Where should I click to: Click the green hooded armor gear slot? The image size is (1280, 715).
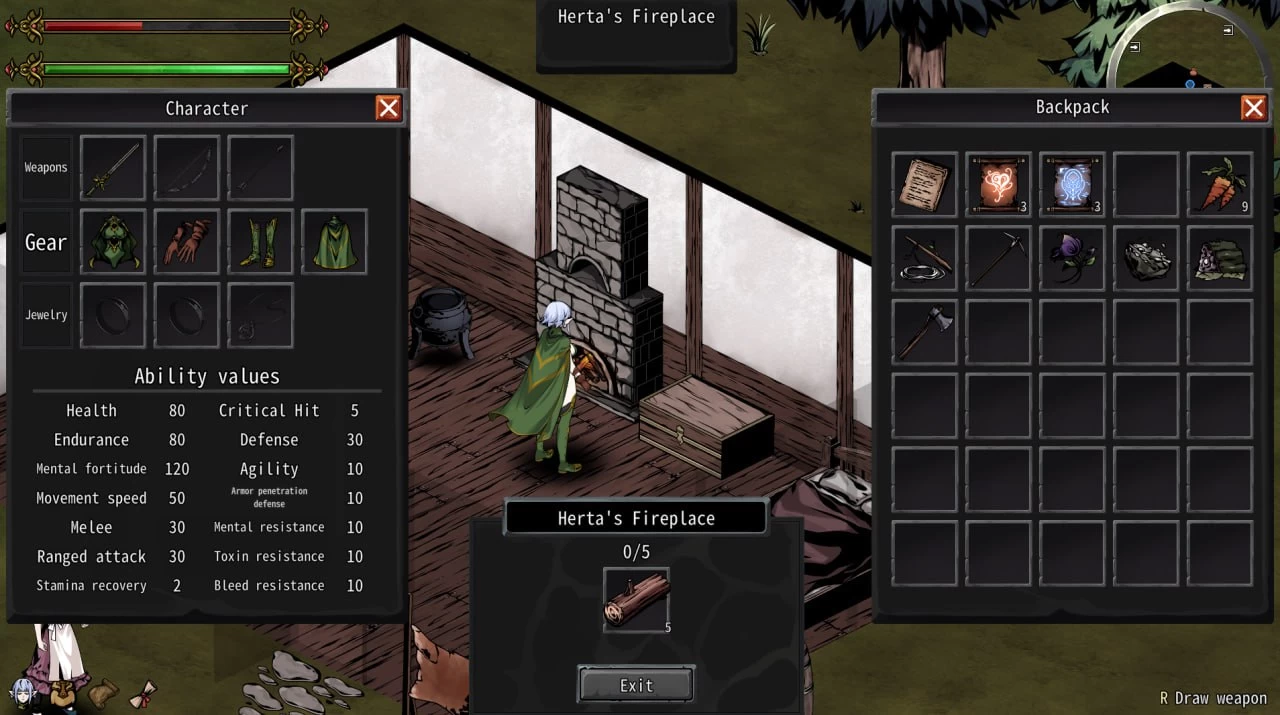click(113, 242)
